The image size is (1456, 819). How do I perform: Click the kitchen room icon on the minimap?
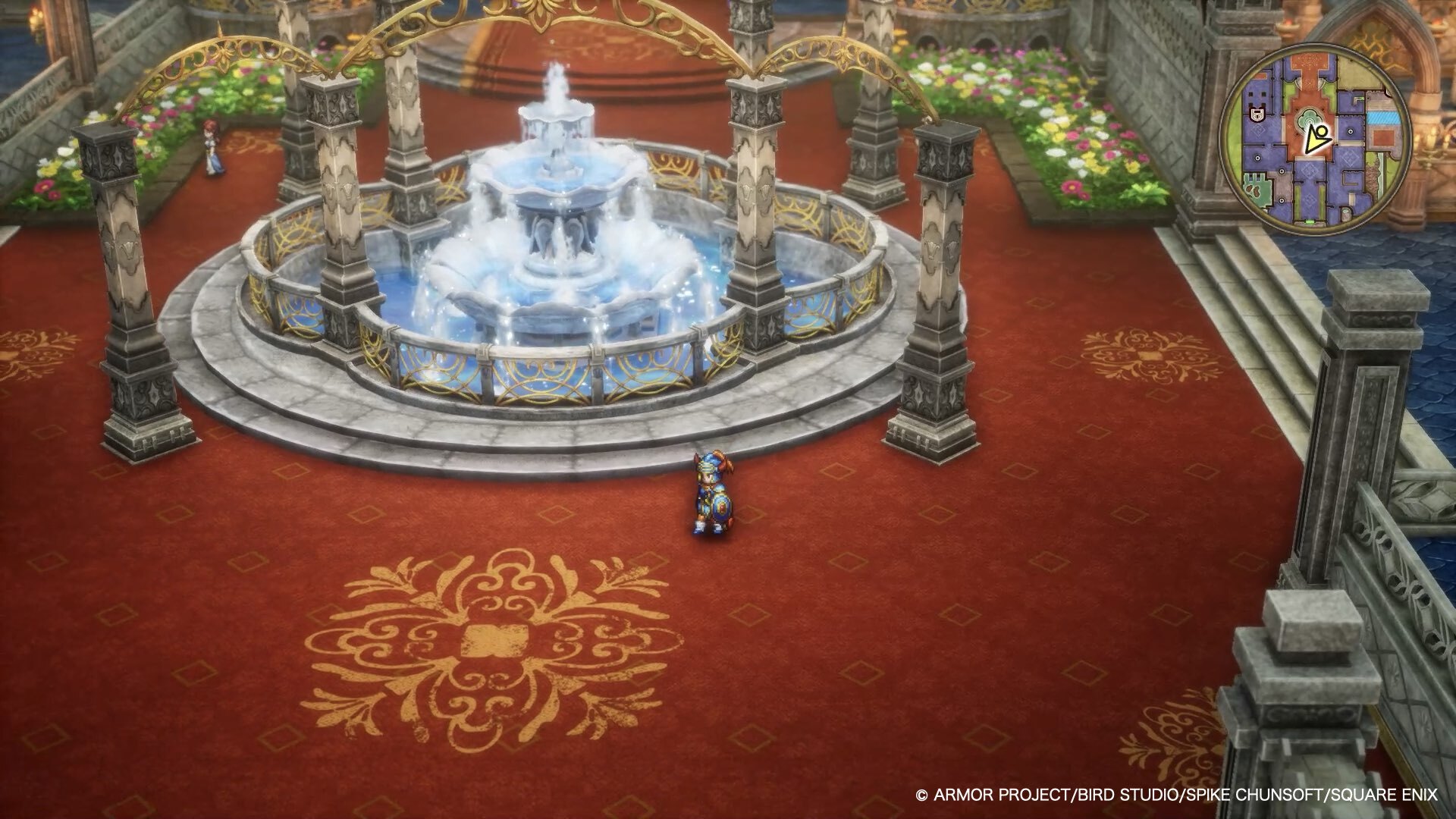pyautogui.click(x=1254, y=190)
